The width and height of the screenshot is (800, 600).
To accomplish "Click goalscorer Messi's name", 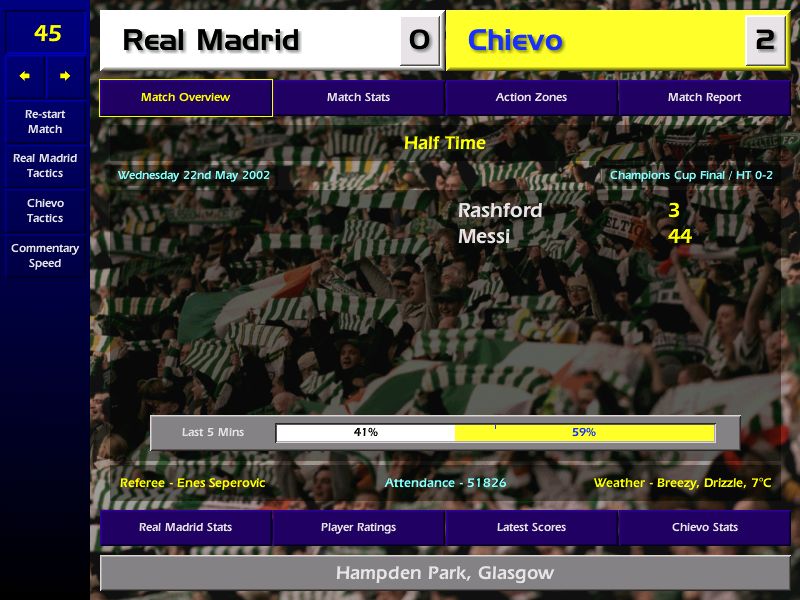I will click(x=484, y=237).
